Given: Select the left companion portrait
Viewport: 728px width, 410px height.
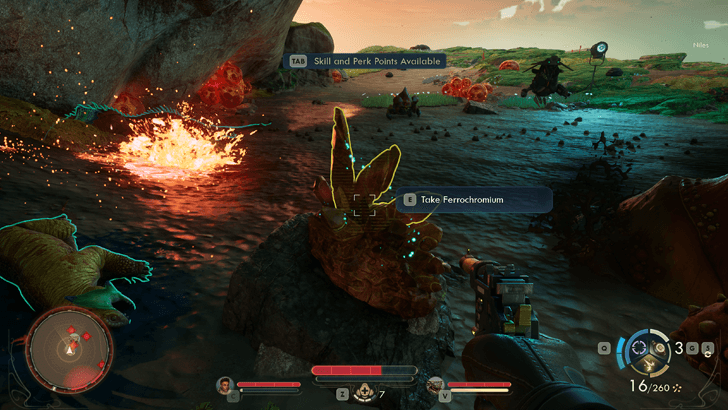Looking at the screenshot, I should coord(225,385).
